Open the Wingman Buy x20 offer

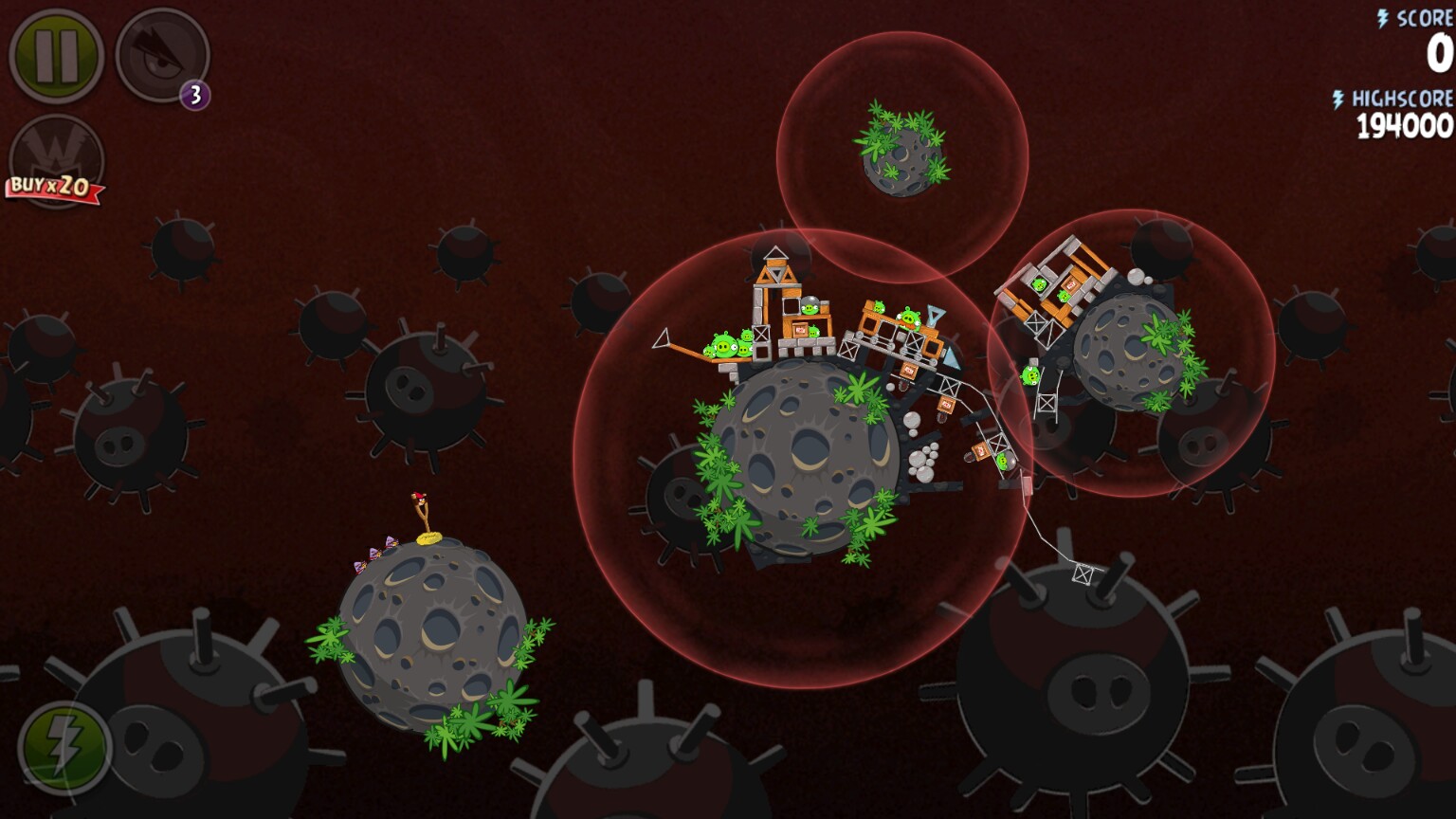56,162
